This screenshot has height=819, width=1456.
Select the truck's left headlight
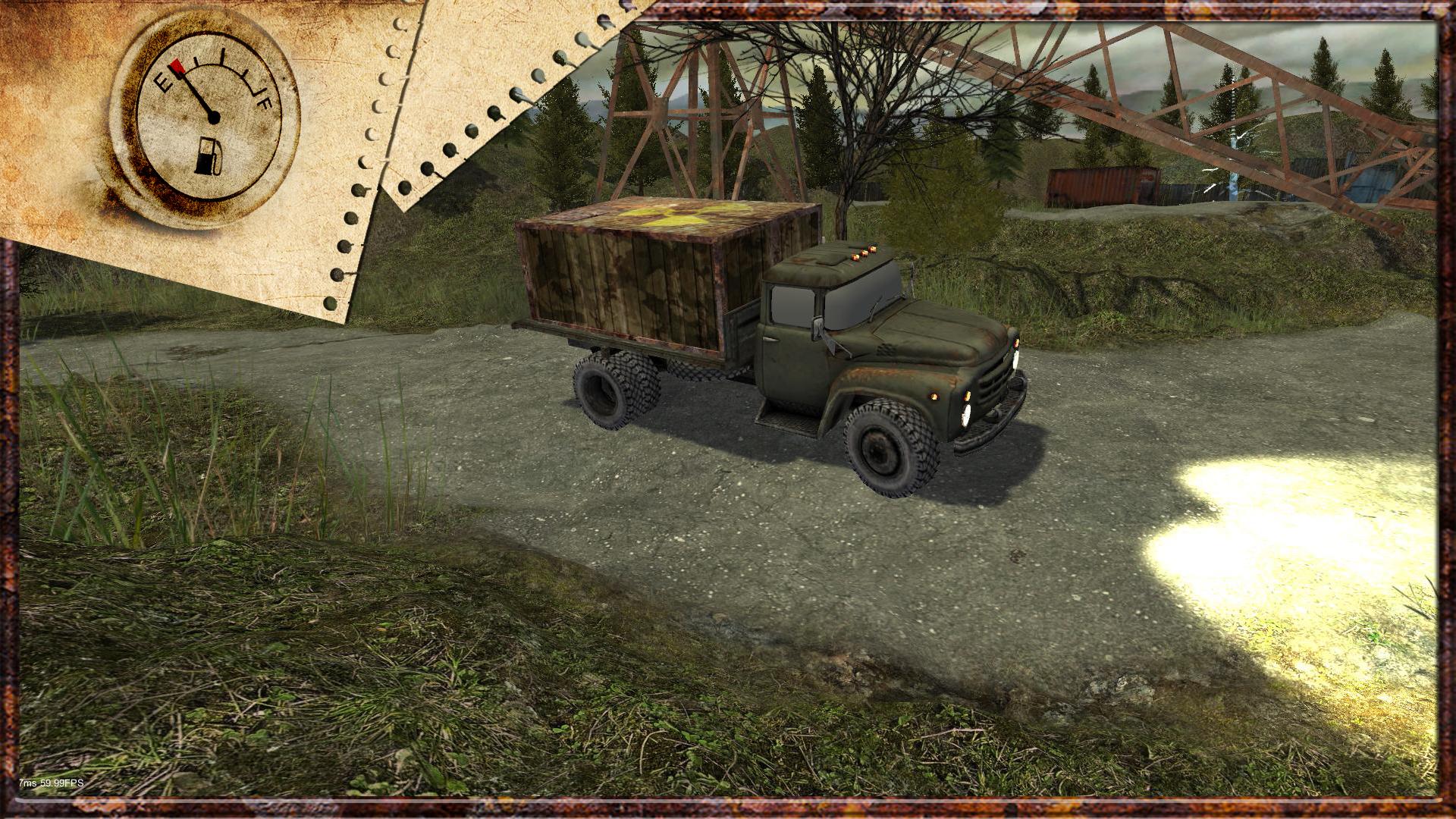[x=965, y=414]
